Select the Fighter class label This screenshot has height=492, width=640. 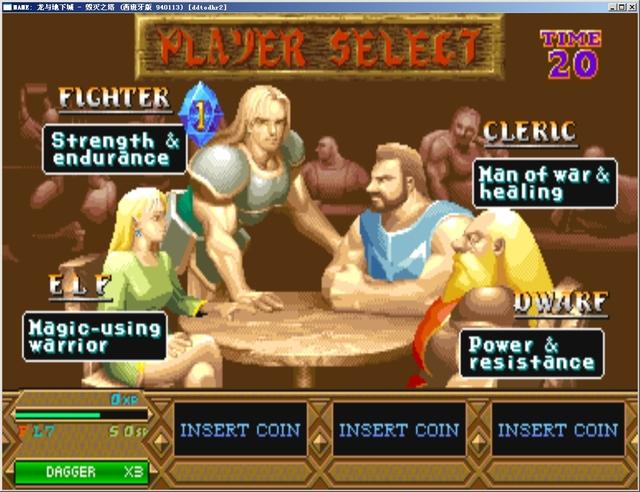(x=114, y=98)
